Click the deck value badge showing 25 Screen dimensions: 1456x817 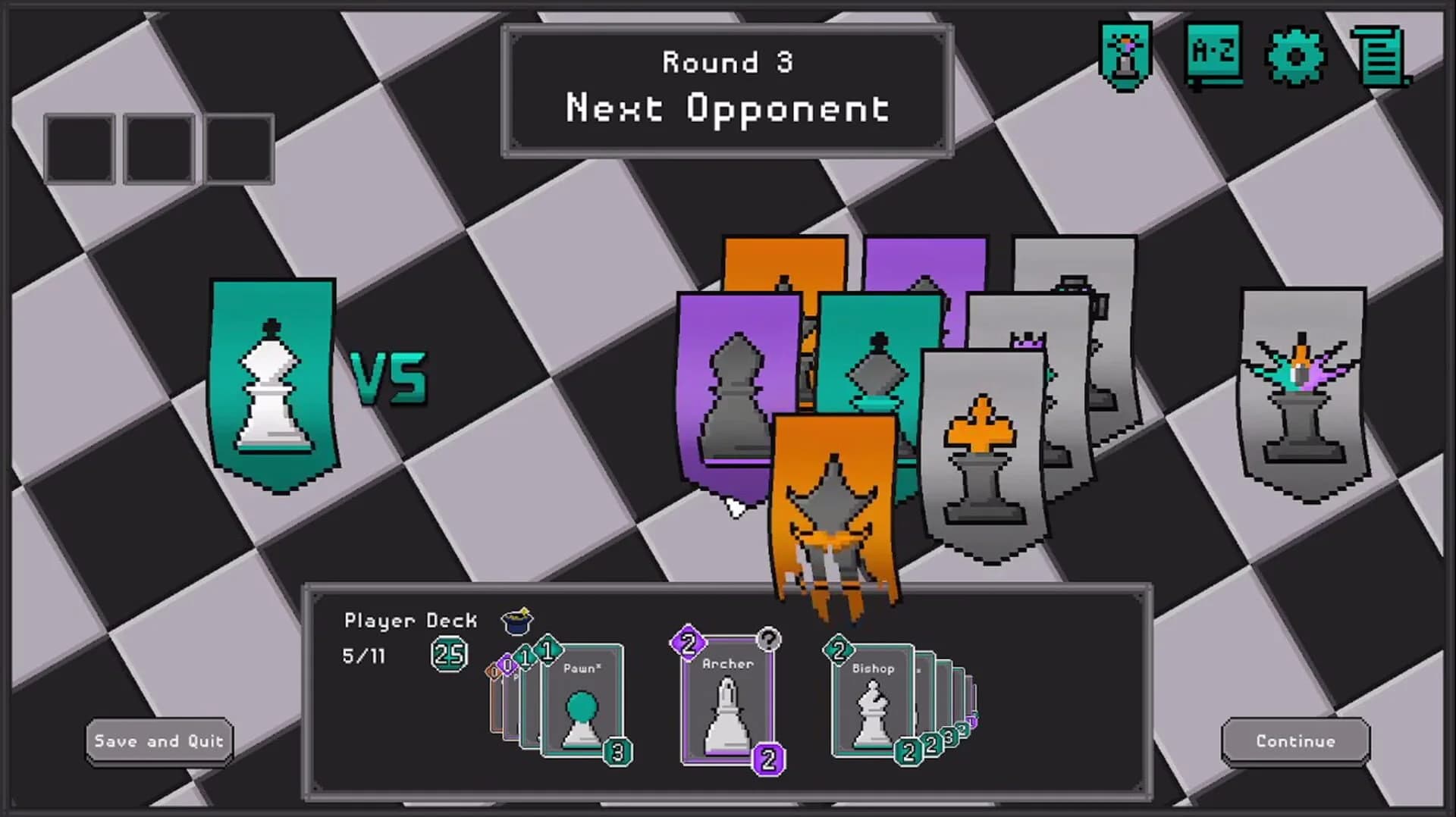tap(450, 653)
